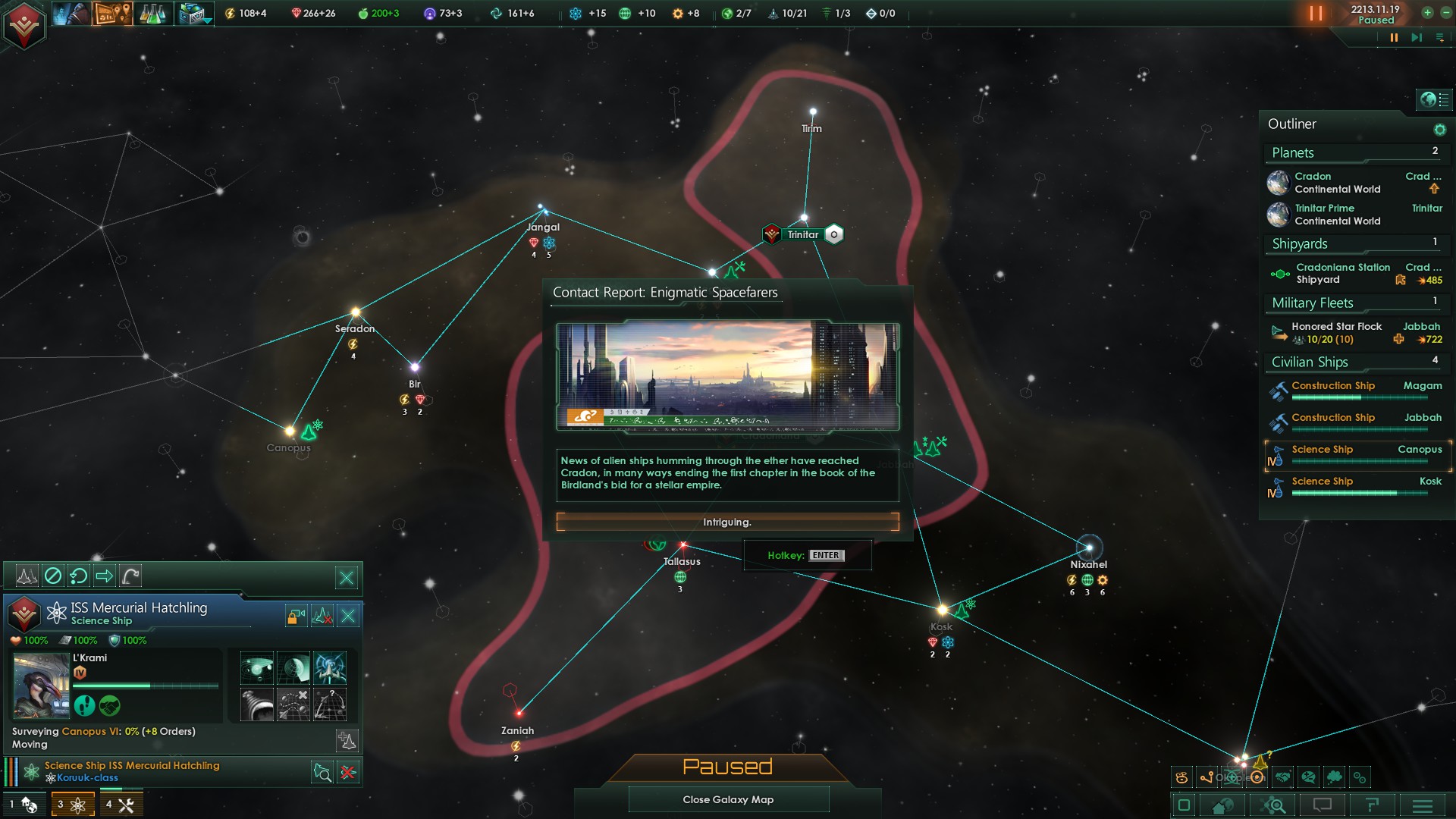
Task: Select control group 3 science tab
Action: pos(73,805)
